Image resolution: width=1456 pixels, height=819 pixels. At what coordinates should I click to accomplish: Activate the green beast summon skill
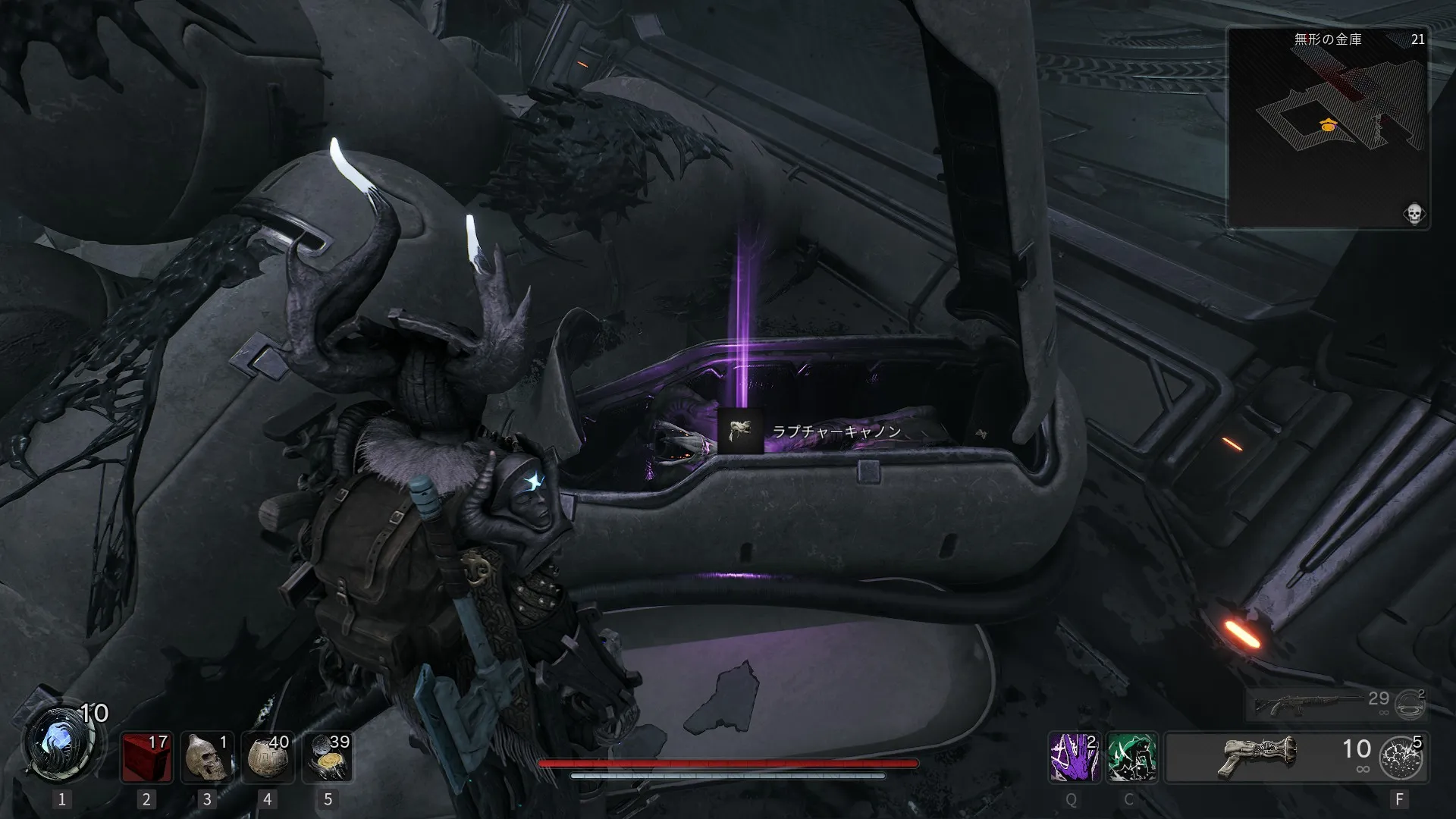point(1130,757)
